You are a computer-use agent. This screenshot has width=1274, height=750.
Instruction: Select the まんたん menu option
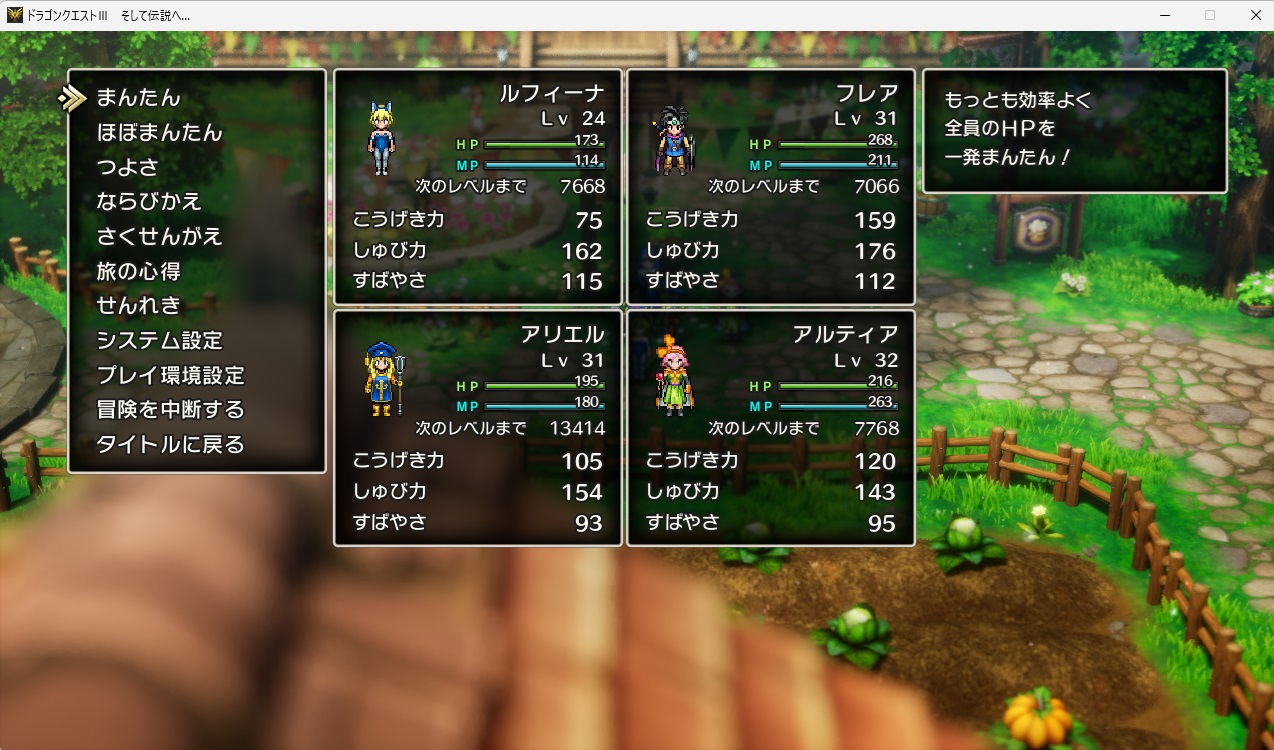click(138, 98)
